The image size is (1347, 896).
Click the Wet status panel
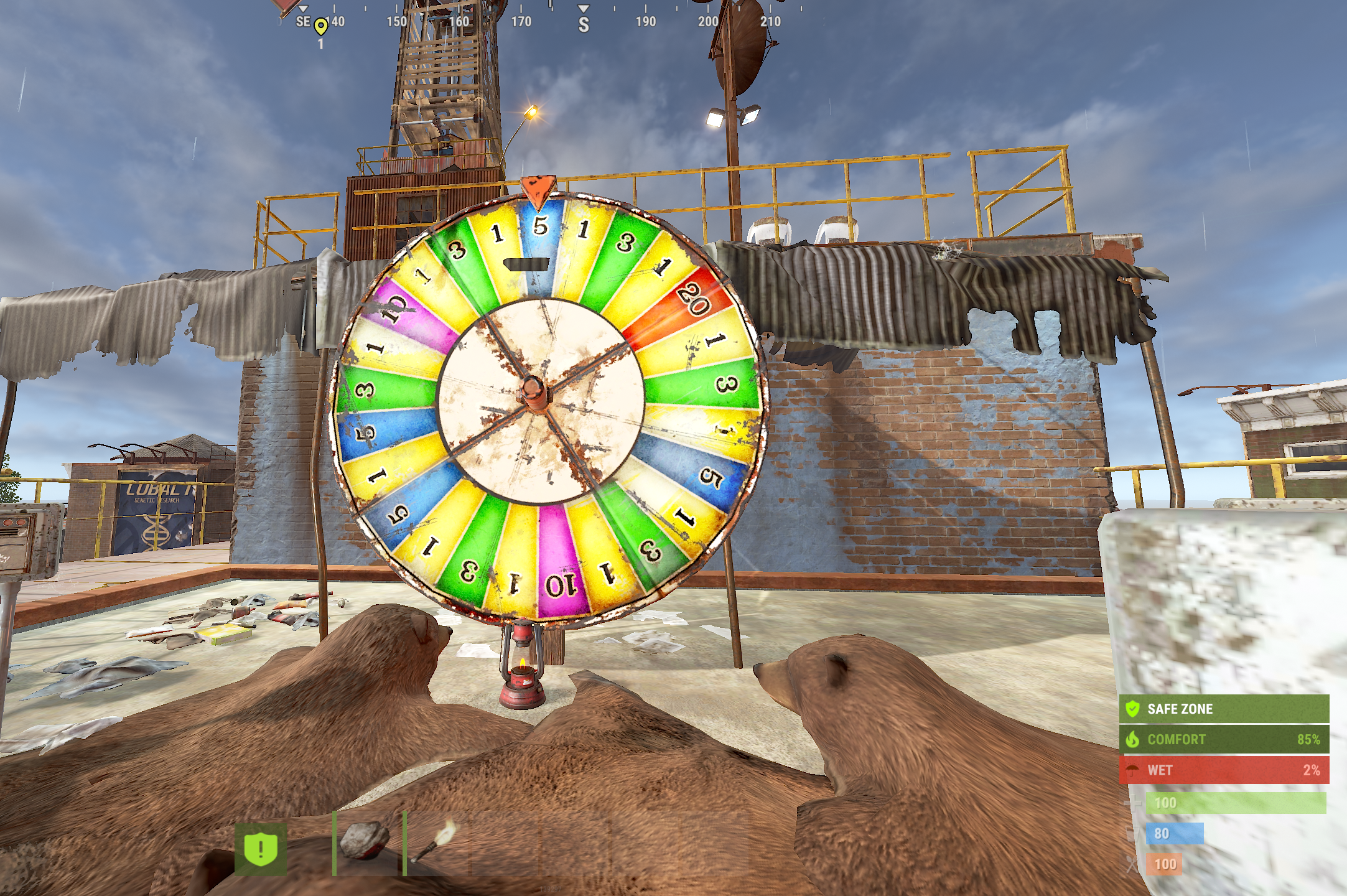pyautogui.click(x=1223, y=770)
